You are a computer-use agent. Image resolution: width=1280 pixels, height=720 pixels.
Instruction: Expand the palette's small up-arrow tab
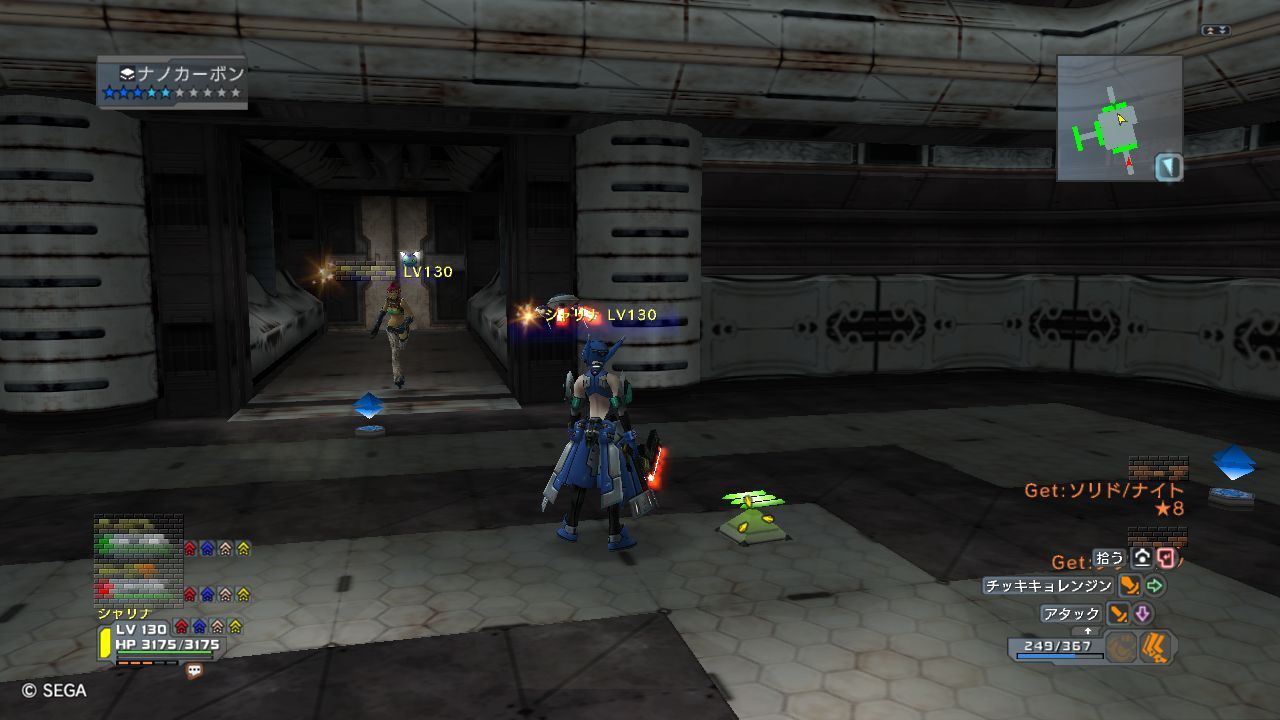coord(1088,631)
